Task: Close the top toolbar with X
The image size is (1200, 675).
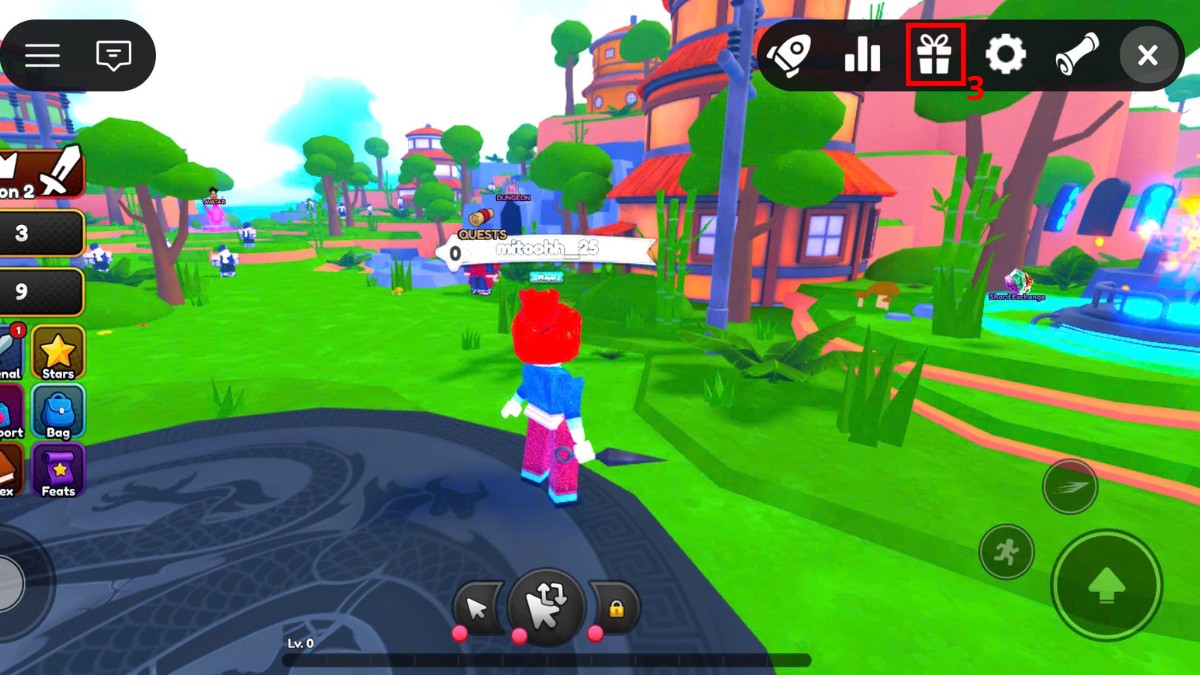Action: coord(1148,55)
